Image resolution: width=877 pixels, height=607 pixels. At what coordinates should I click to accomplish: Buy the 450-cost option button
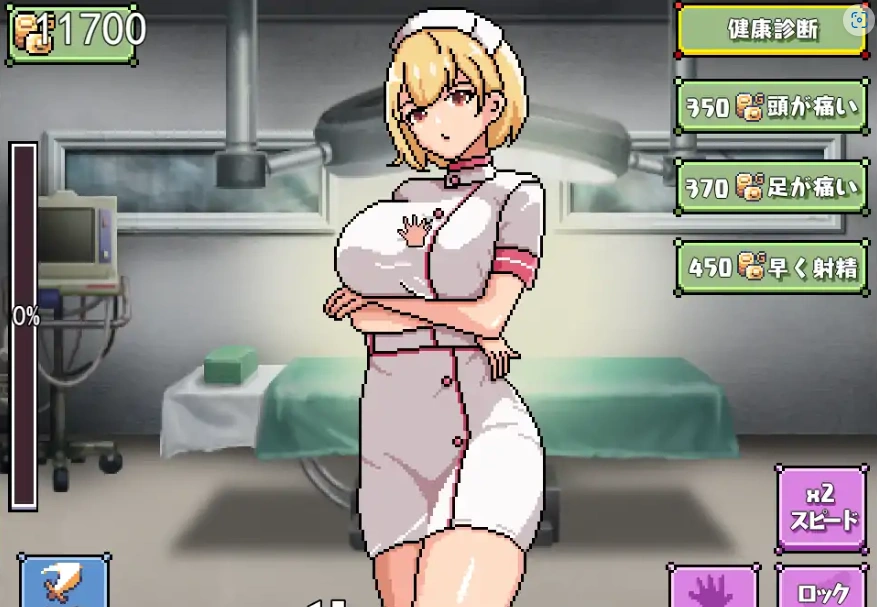tap(771, 267)
